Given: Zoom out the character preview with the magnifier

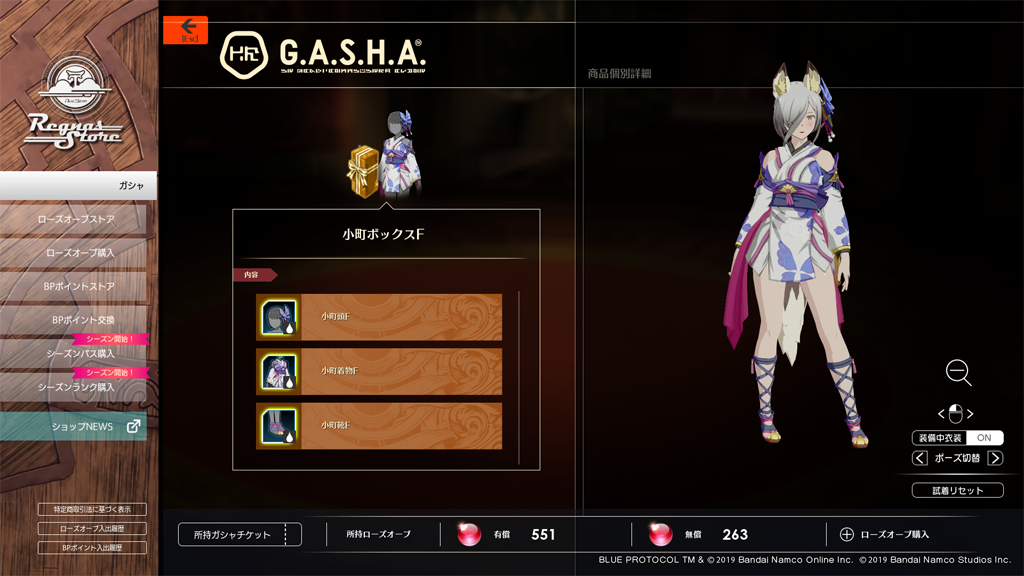Looking at the screenshot, I should click(958, 373).
